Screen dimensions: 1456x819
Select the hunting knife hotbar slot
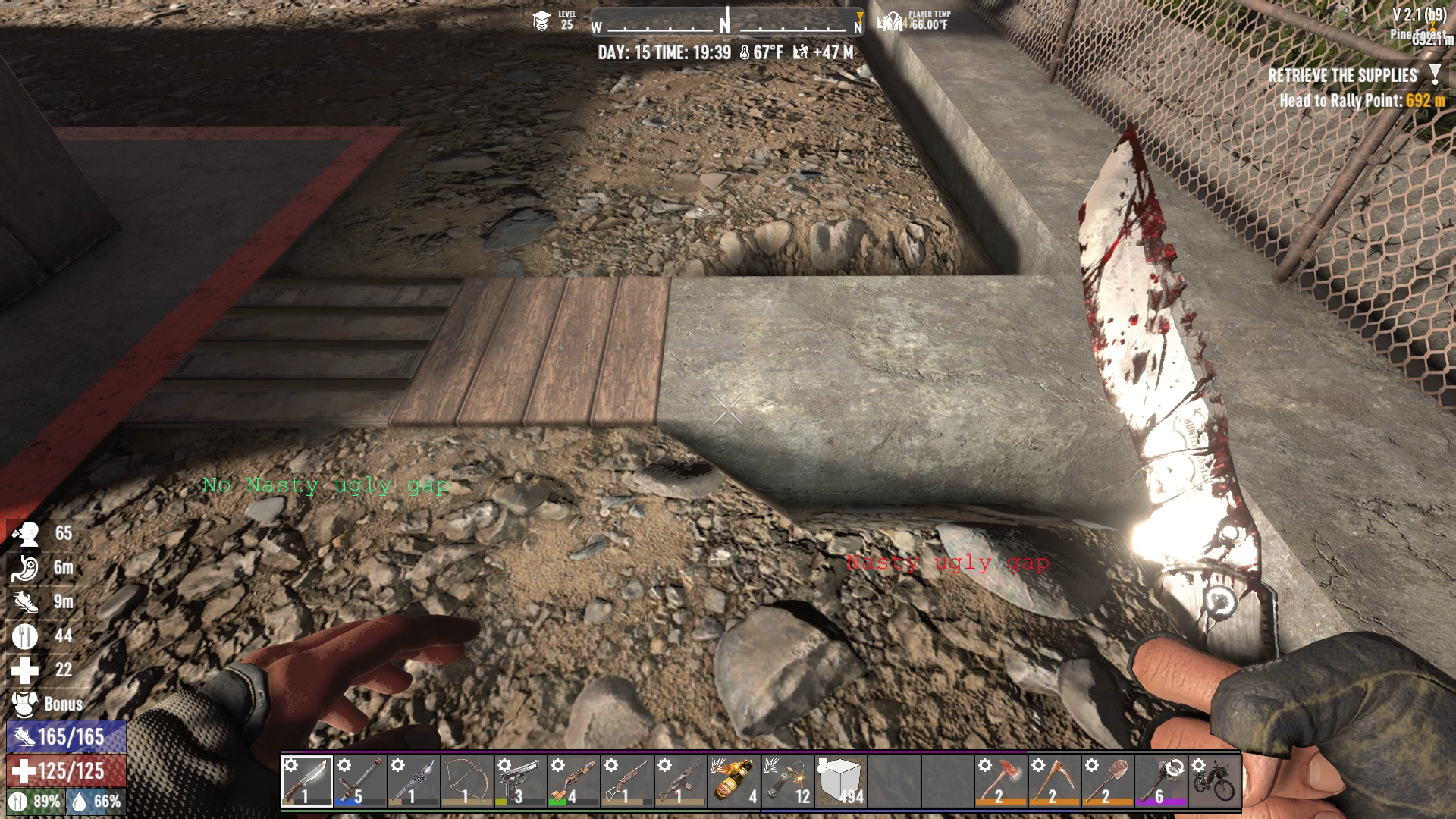[307, 780]
